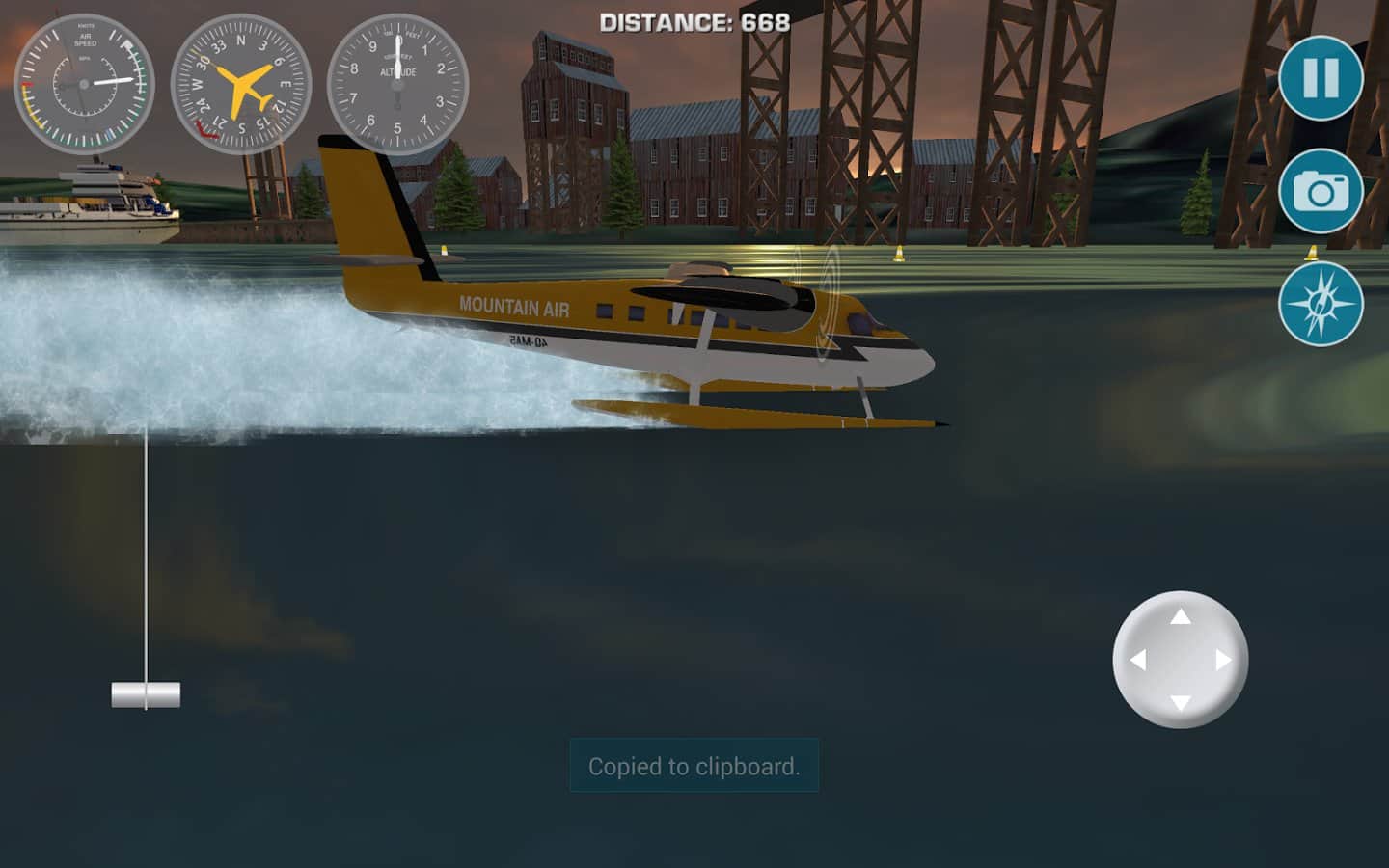The image size is (1389, 868).
Task: Click the Air Speed gauge
Action: pyautogui.click(x=85, y=85)
